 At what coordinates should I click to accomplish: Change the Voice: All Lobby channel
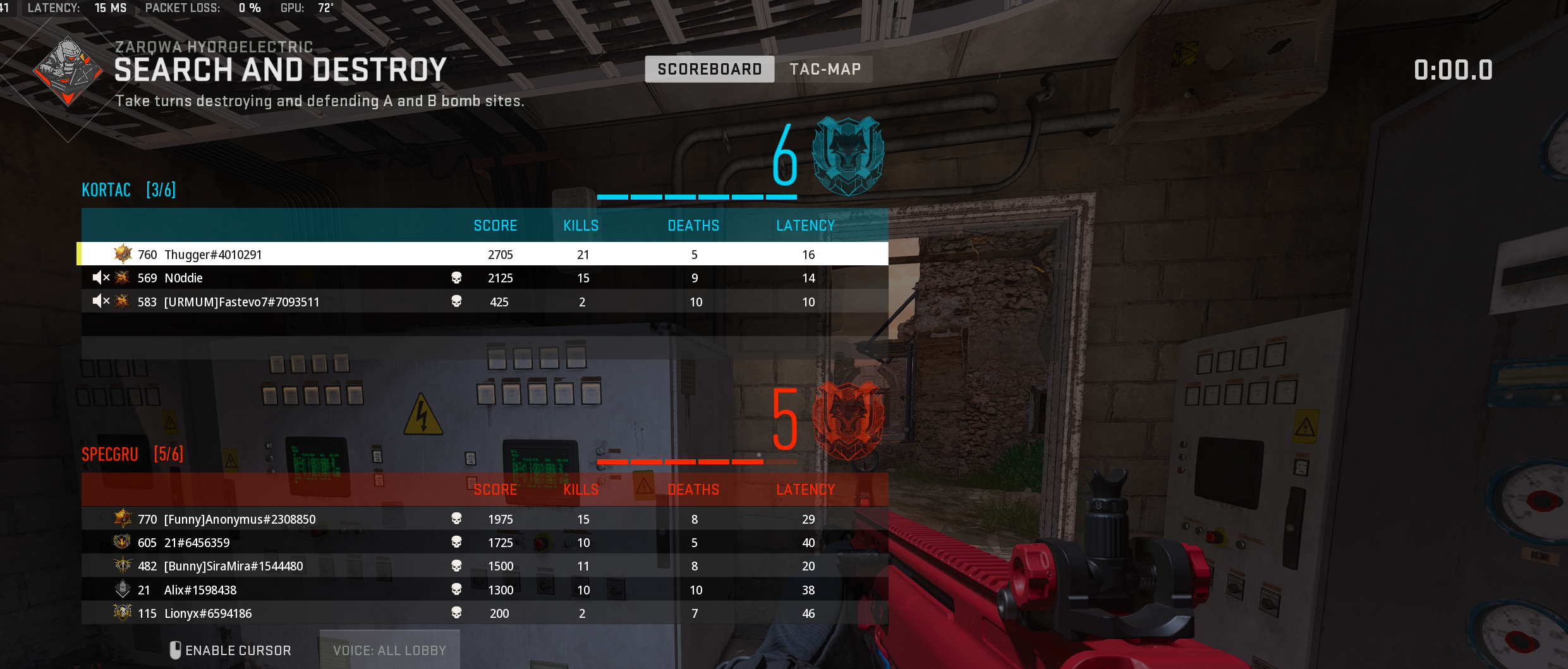[x=389, y=650]
